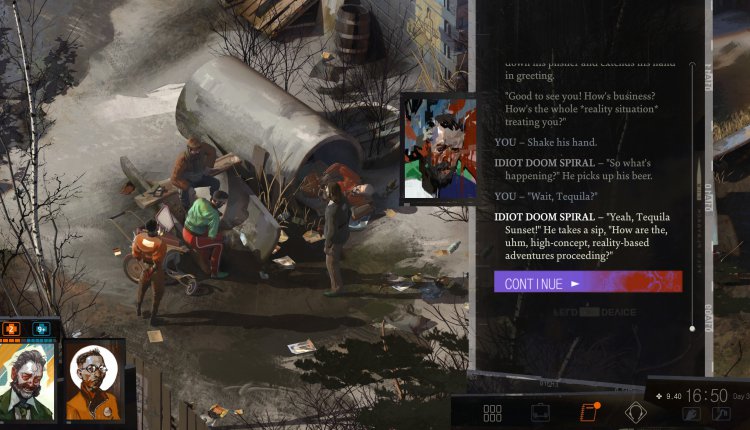Viewport: 750px width, 430px height.
Task: Open the inventory briefcase icon
Action: 540,412
